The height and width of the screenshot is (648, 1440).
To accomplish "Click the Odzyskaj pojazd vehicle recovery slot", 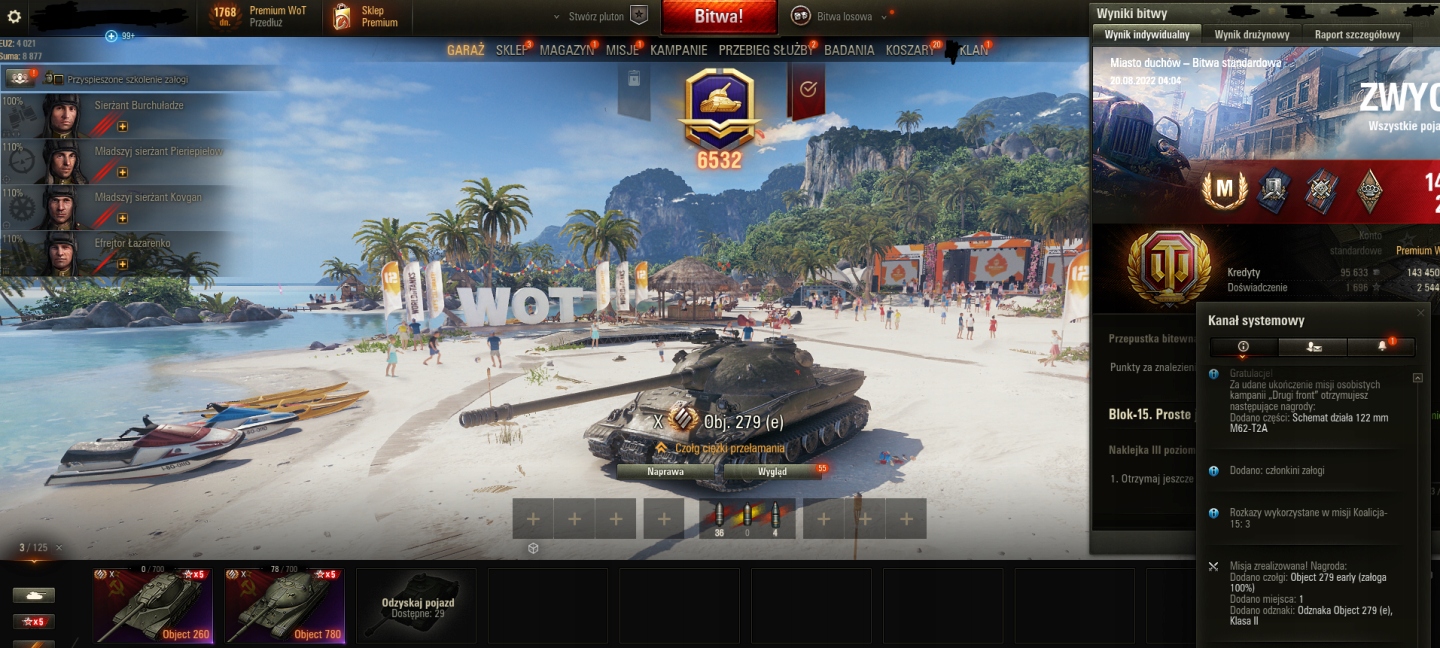I will pos(417,605).
